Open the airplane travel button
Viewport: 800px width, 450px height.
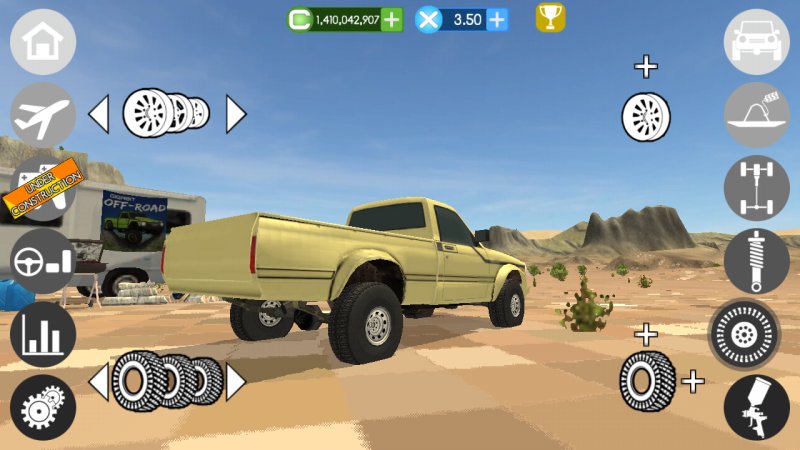click(43, 115)
